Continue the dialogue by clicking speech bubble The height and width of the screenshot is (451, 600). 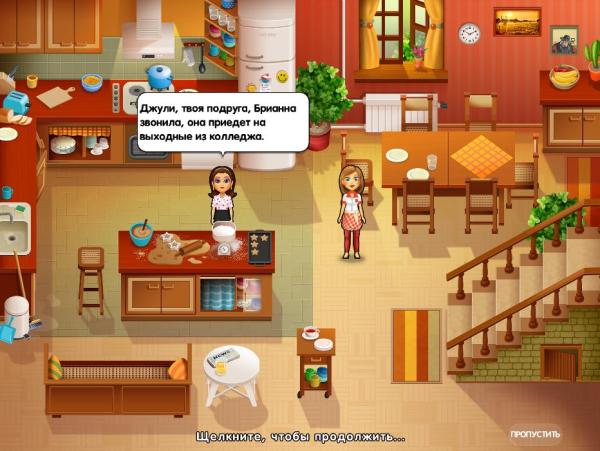(x=222, y=120)
